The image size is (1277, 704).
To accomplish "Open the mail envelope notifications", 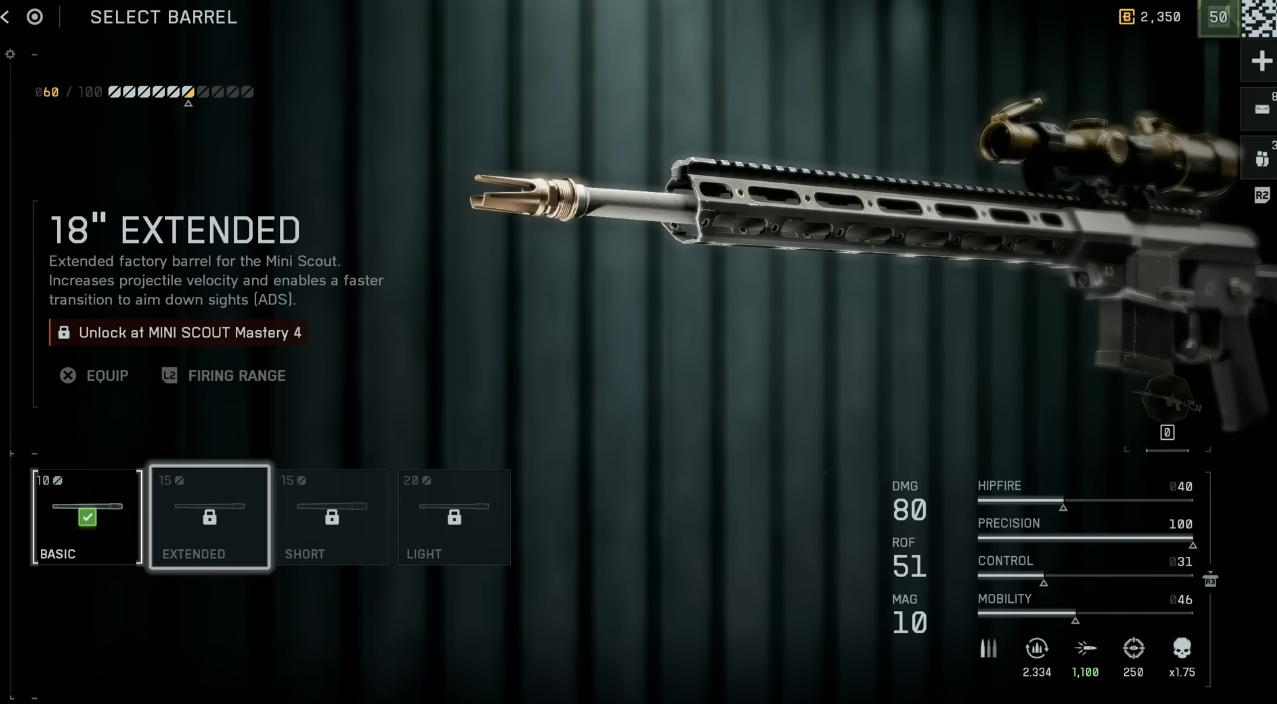I will (x=1261, y=109).
